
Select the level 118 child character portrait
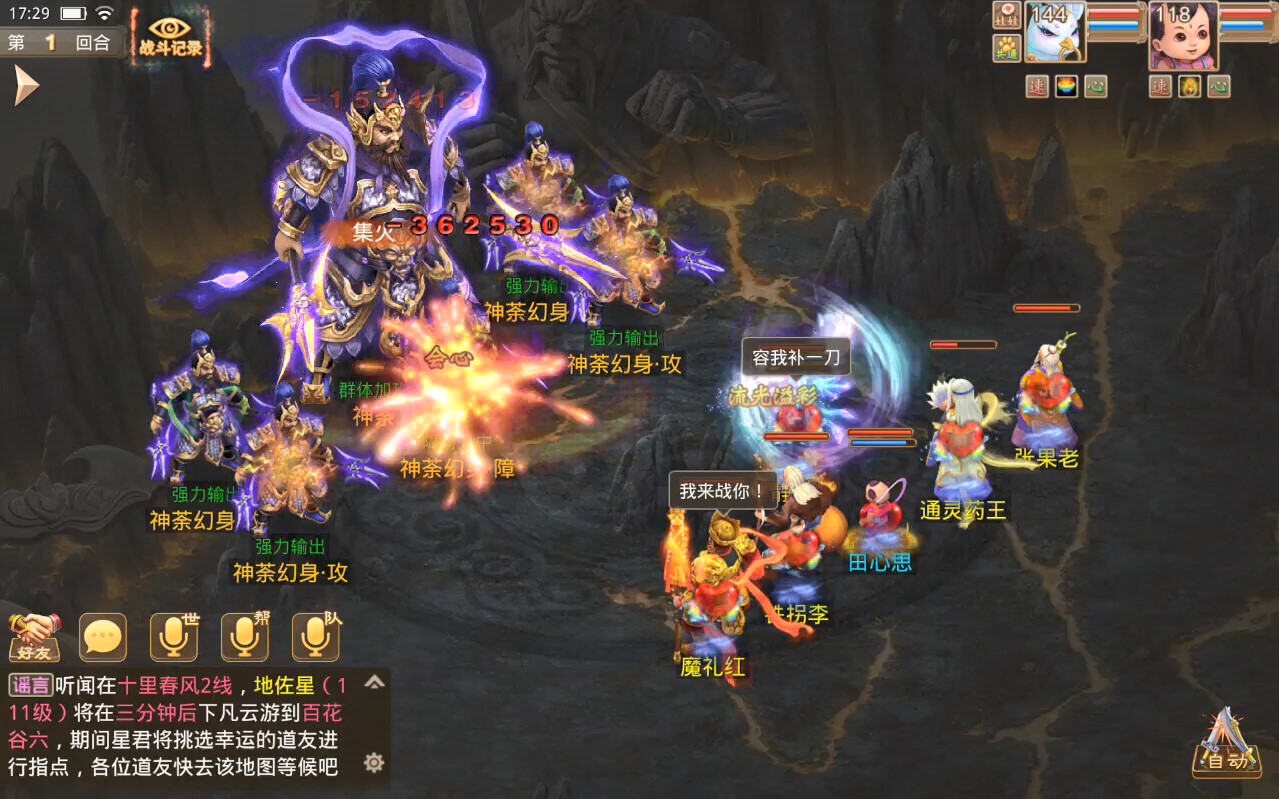click(1183, 35)
